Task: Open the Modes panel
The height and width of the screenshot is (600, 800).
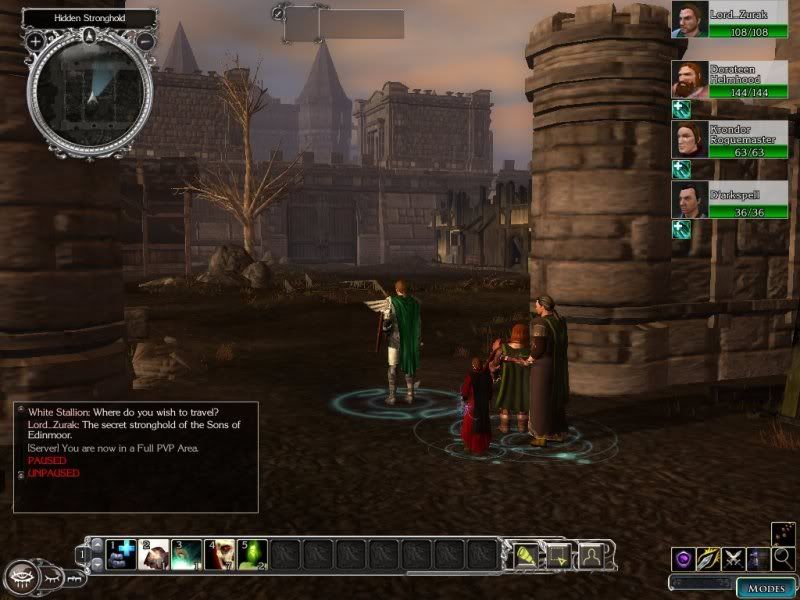Action: [766, 588]
